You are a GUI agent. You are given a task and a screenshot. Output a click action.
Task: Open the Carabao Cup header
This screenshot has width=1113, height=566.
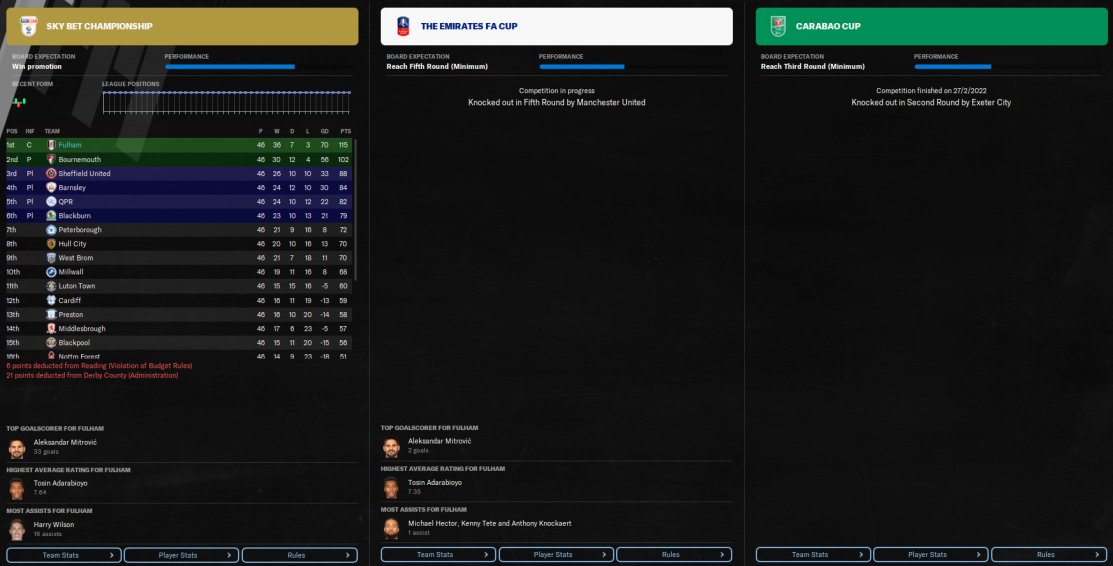[928, 26]
